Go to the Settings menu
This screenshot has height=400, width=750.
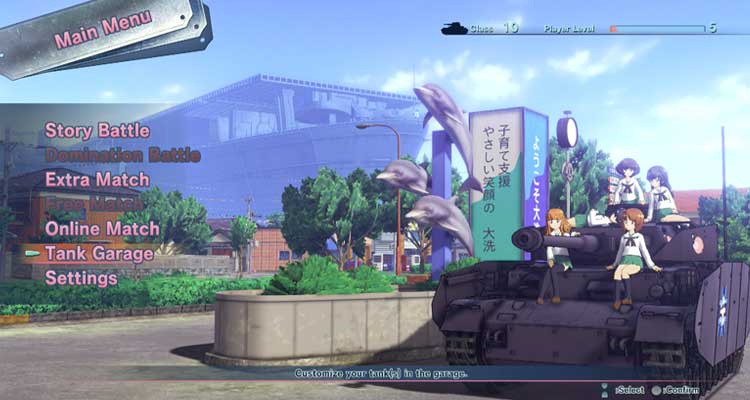(x=81, y=277)
